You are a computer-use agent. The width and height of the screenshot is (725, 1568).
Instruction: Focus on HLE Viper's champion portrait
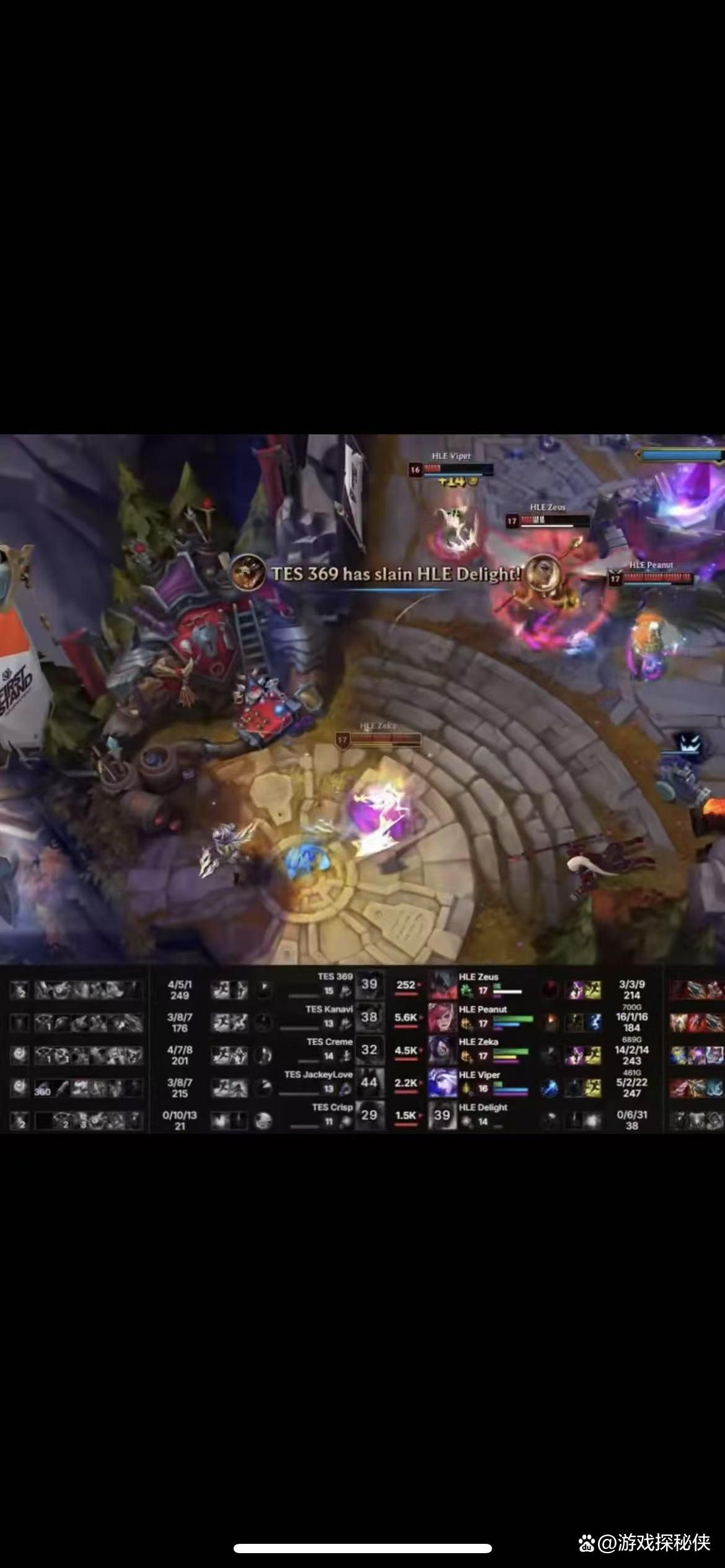(442, 1084)
